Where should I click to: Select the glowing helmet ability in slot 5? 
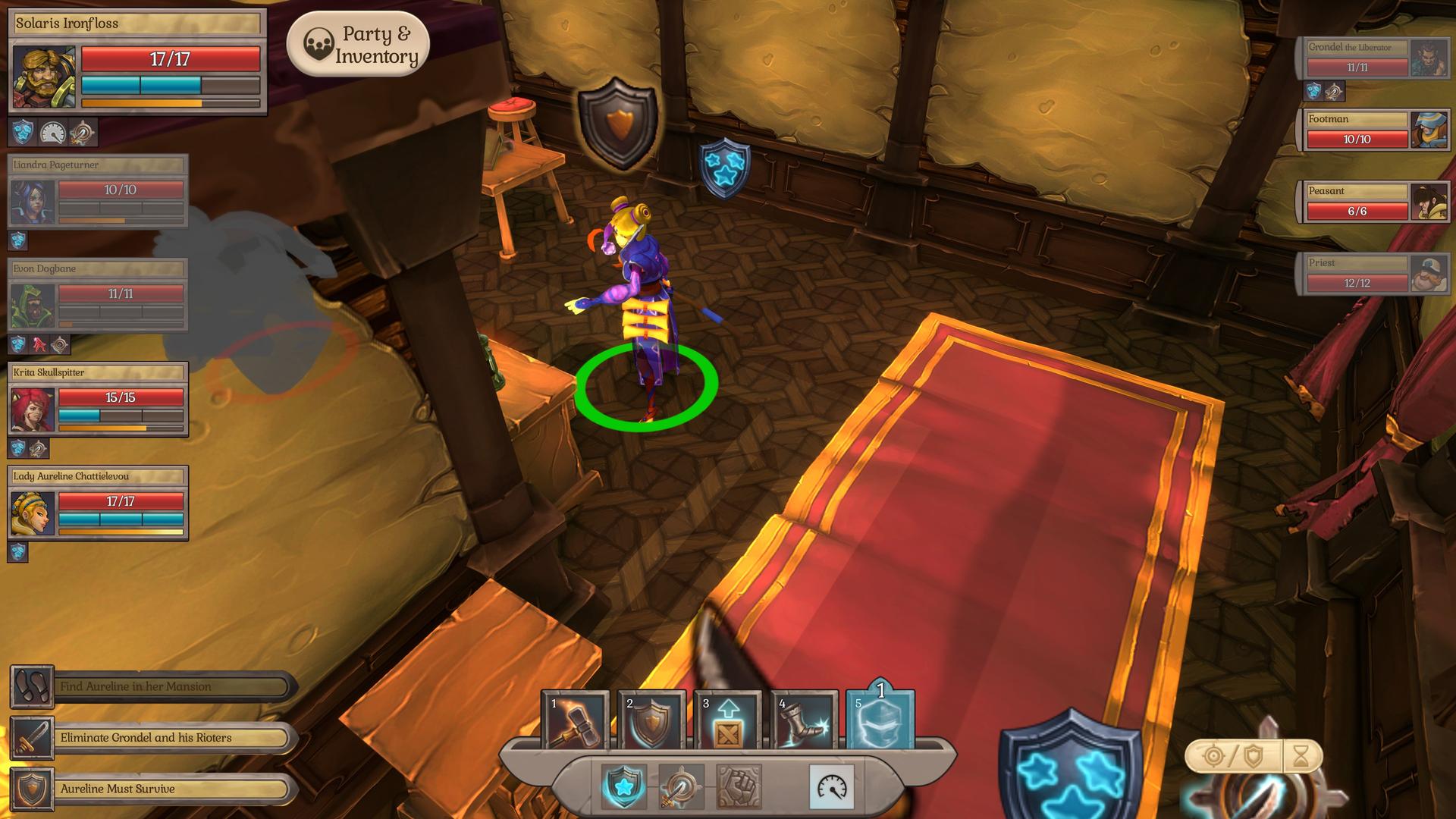click(x=880, y=721)
